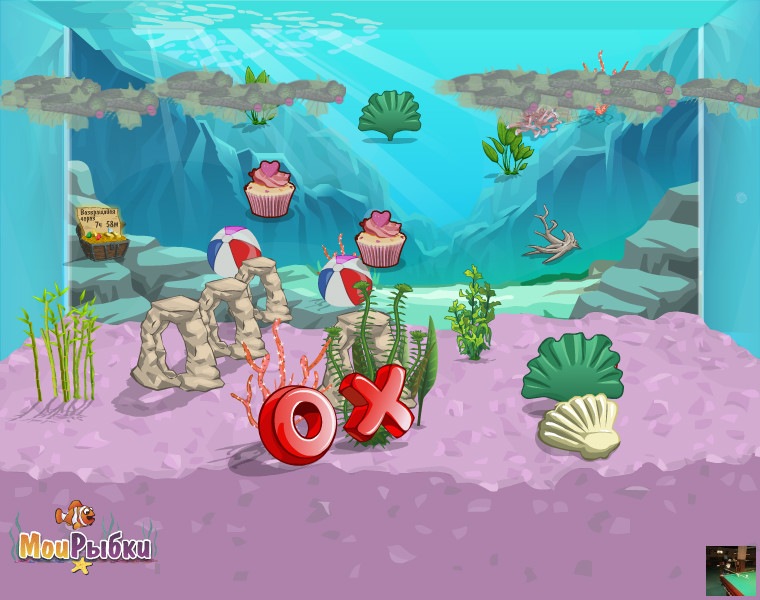The height and width of the screenshot is (600, 760).
Task: Open the treasure chest with the timer sign
Action: click(x=103, y=235)
